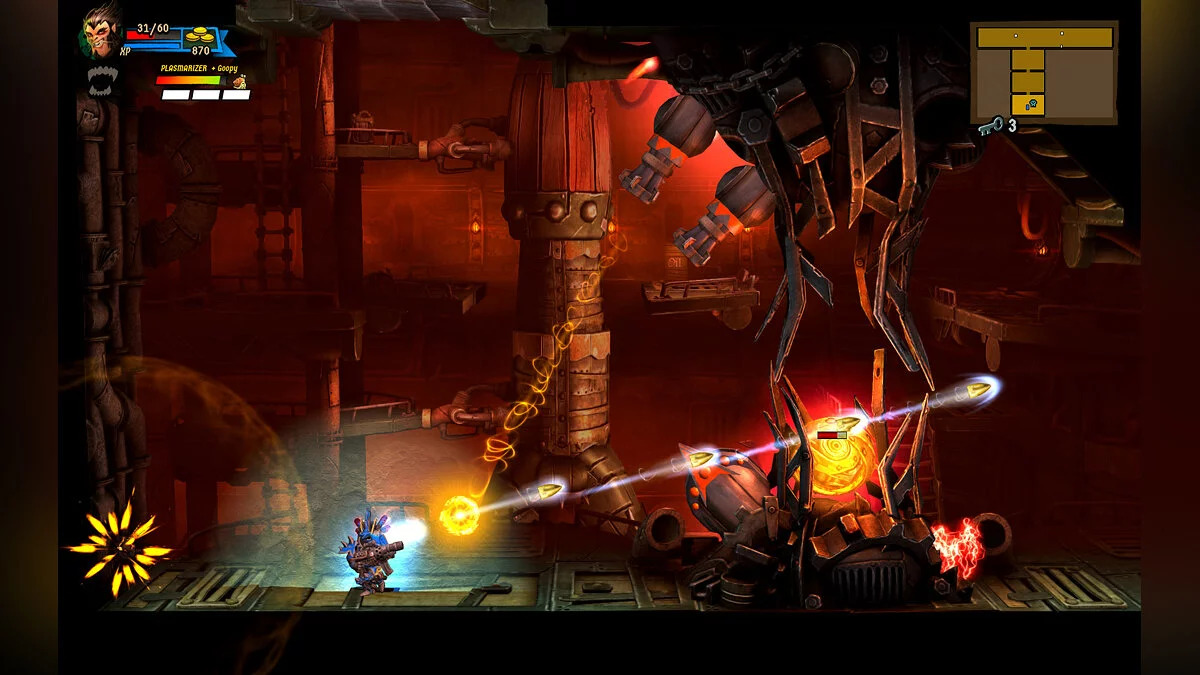This screenshot has height=675, width=1200.
Task: Click the skull boss marker on minimap
Action: (1031, 104)
